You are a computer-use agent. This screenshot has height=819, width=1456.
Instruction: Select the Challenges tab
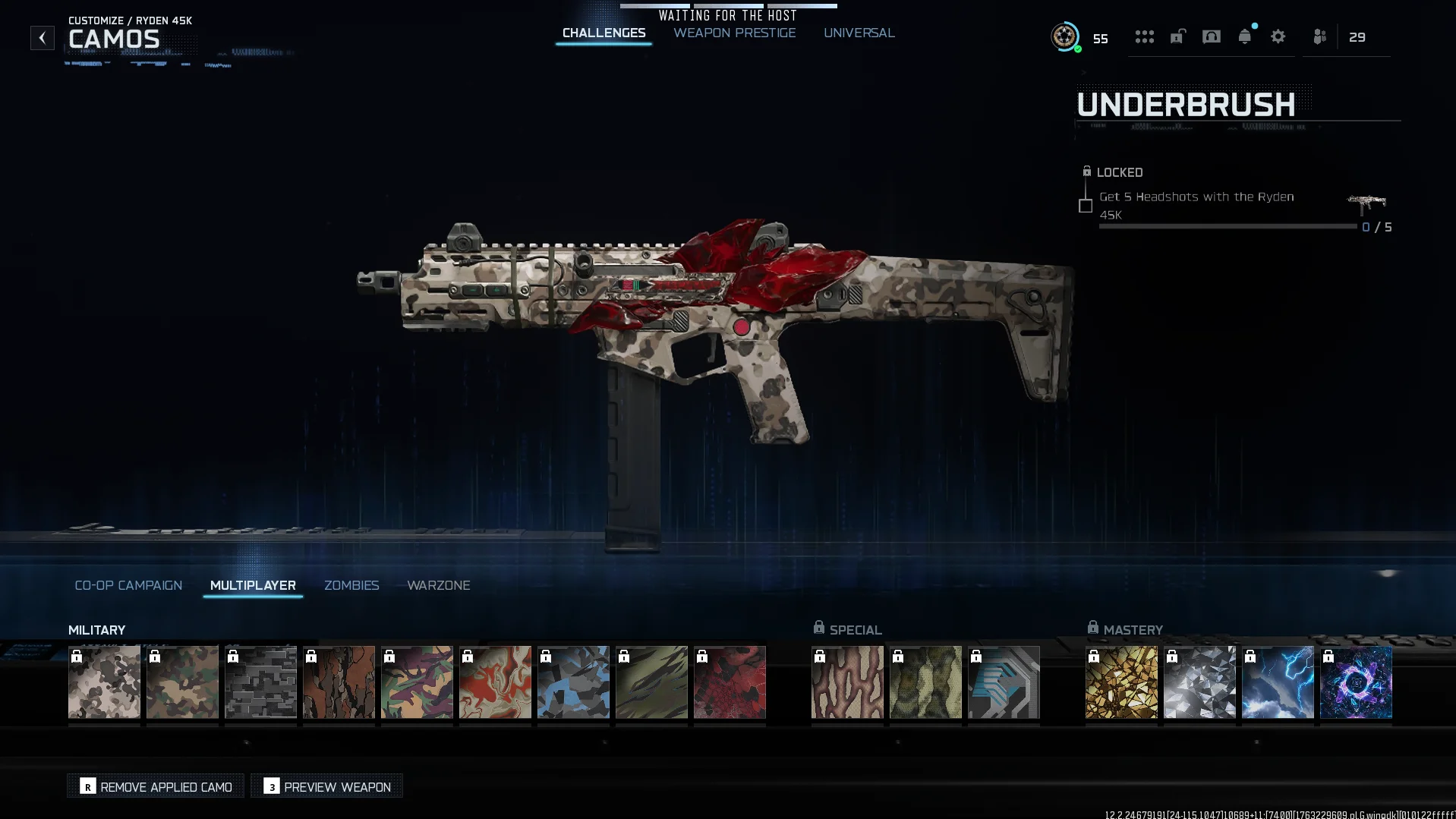tap(604, 33)
